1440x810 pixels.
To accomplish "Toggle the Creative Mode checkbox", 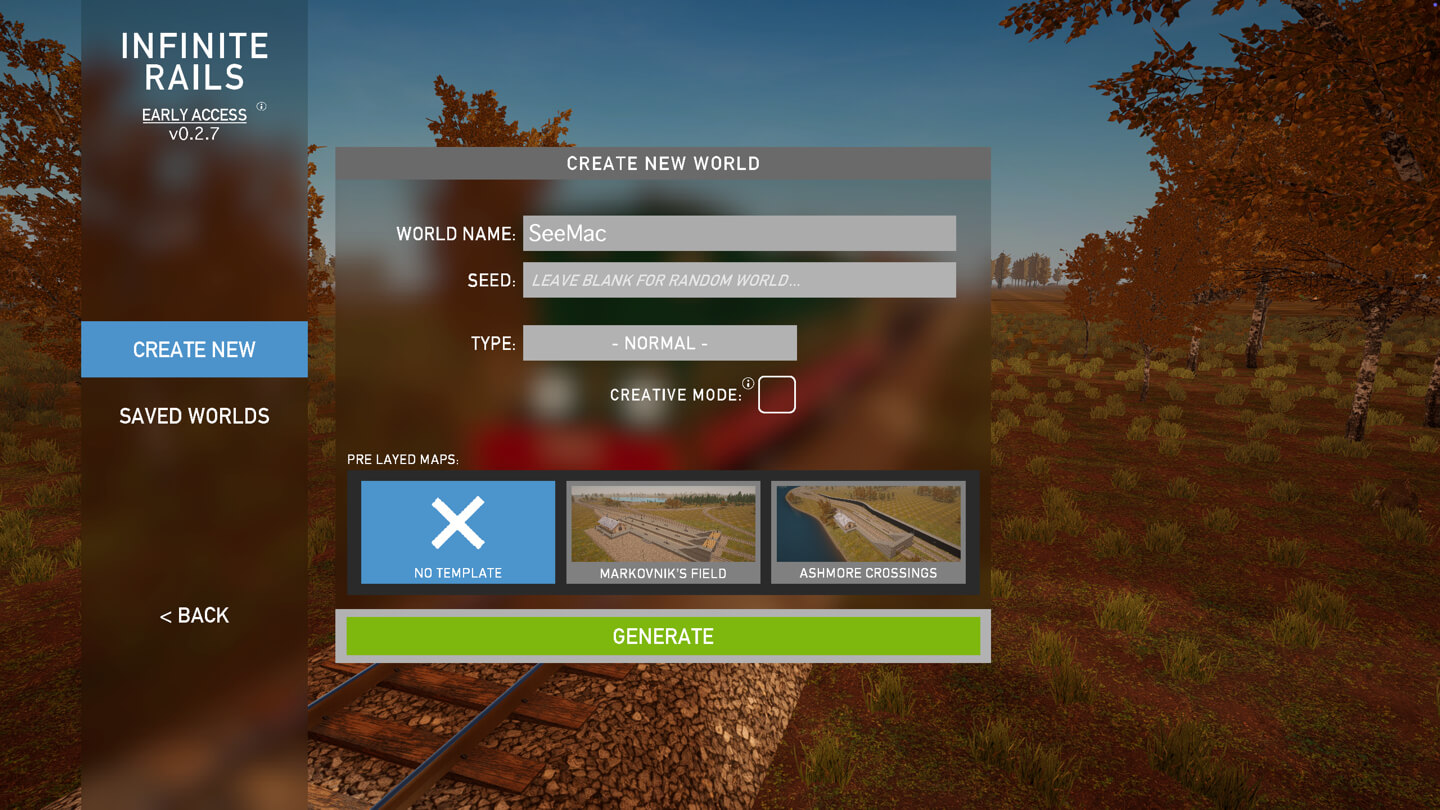I will [777, 395].
